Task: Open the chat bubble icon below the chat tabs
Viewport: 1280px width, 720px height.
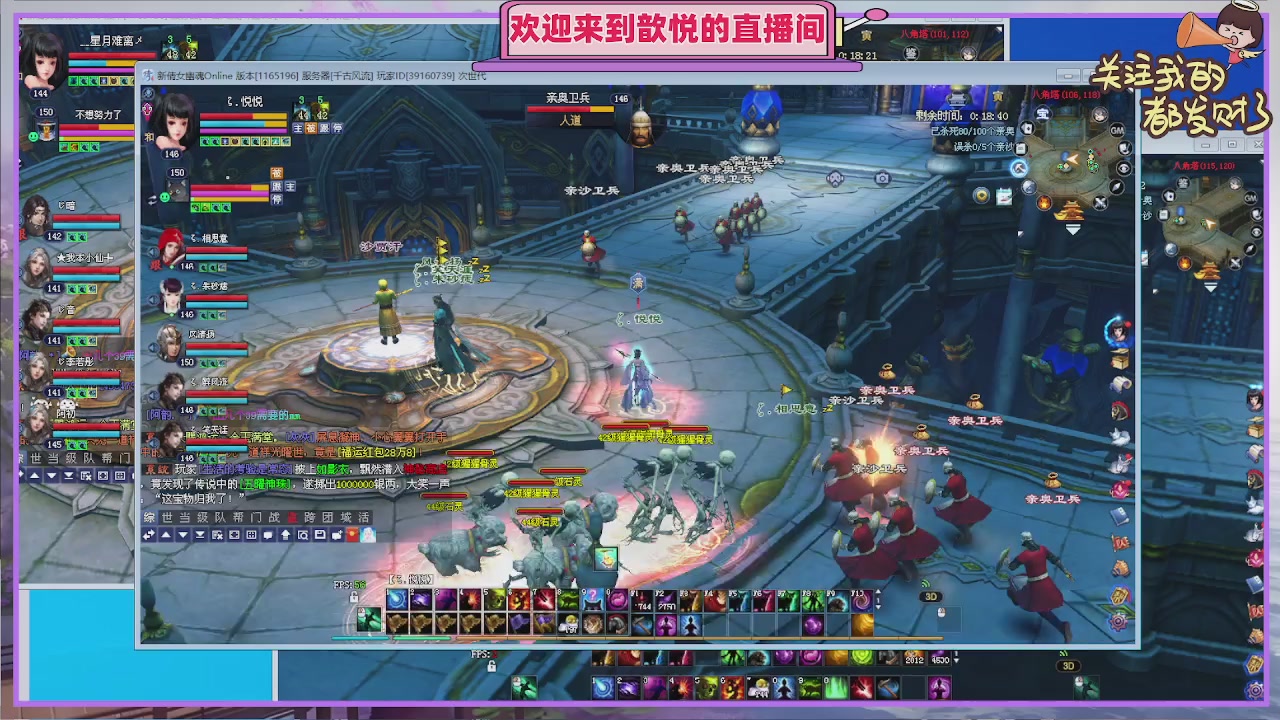Action: [267, 535]
